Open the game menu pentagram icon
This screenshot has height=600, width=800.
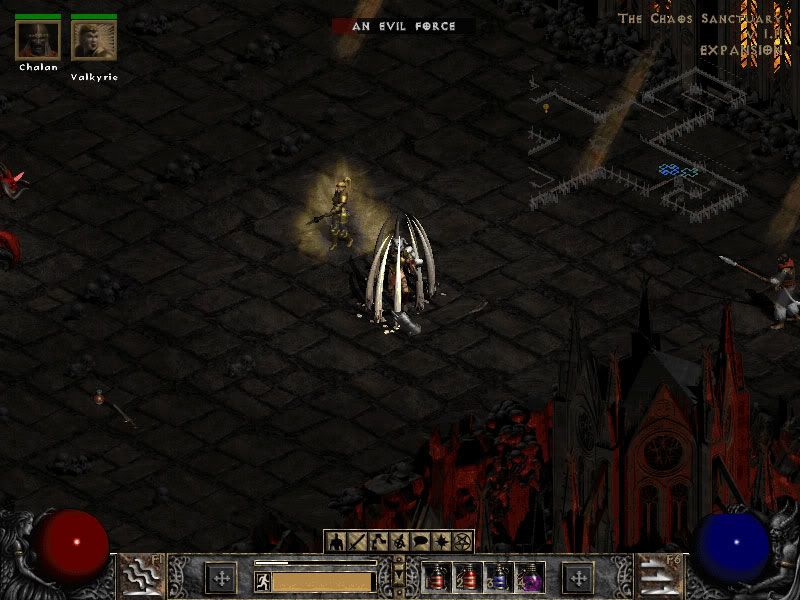coord(463,542)
